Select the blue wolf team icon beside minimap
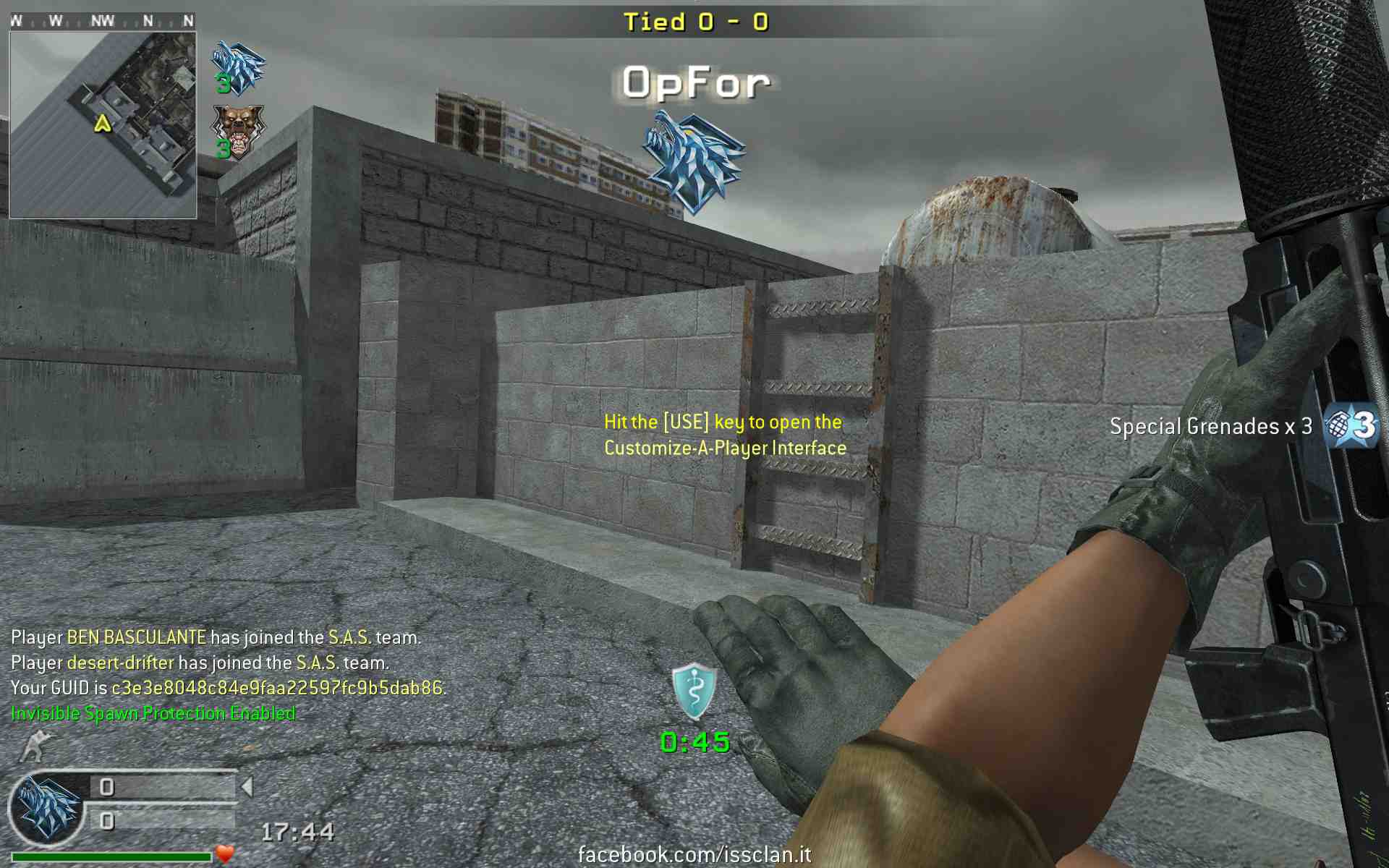This screenshot has height=868, width=1389. point(238,68)
